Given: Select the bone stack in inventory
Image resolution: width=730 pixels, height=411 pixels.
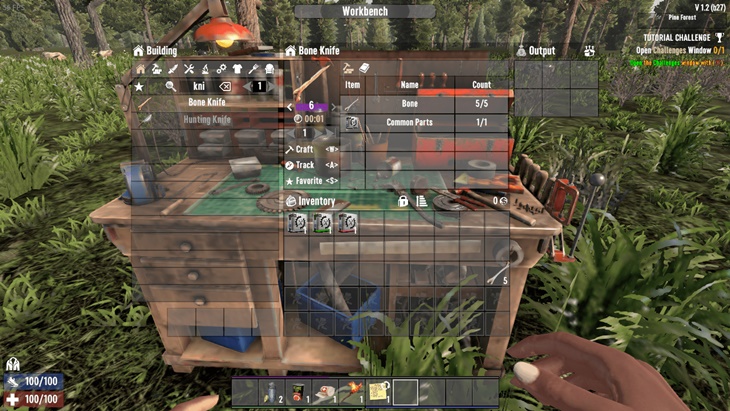Looking at the screenshot, I should click(496, 278).
